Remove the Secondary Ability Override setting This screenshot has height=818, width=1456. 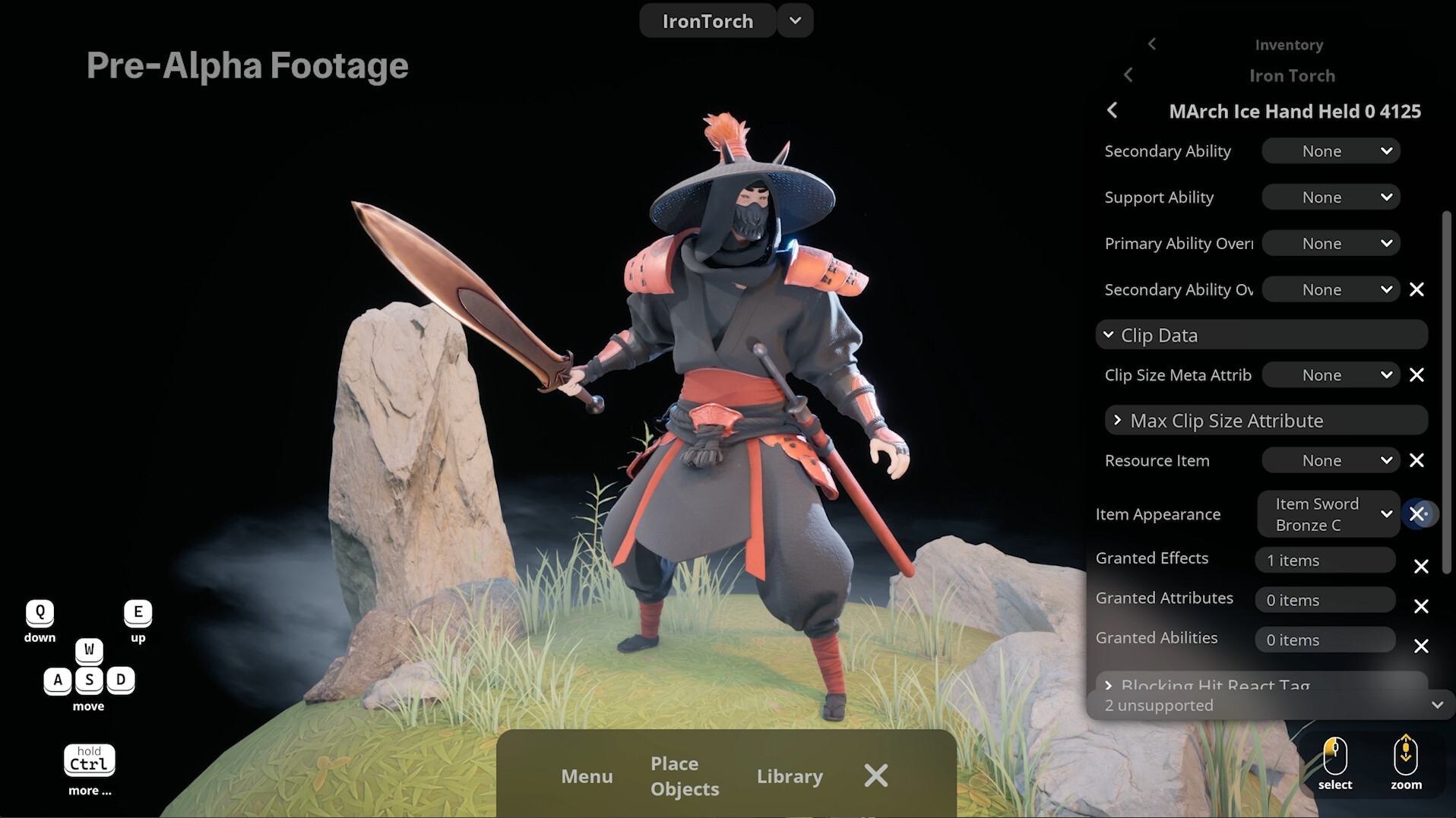pyautogui.click(x=1418, y=289)
